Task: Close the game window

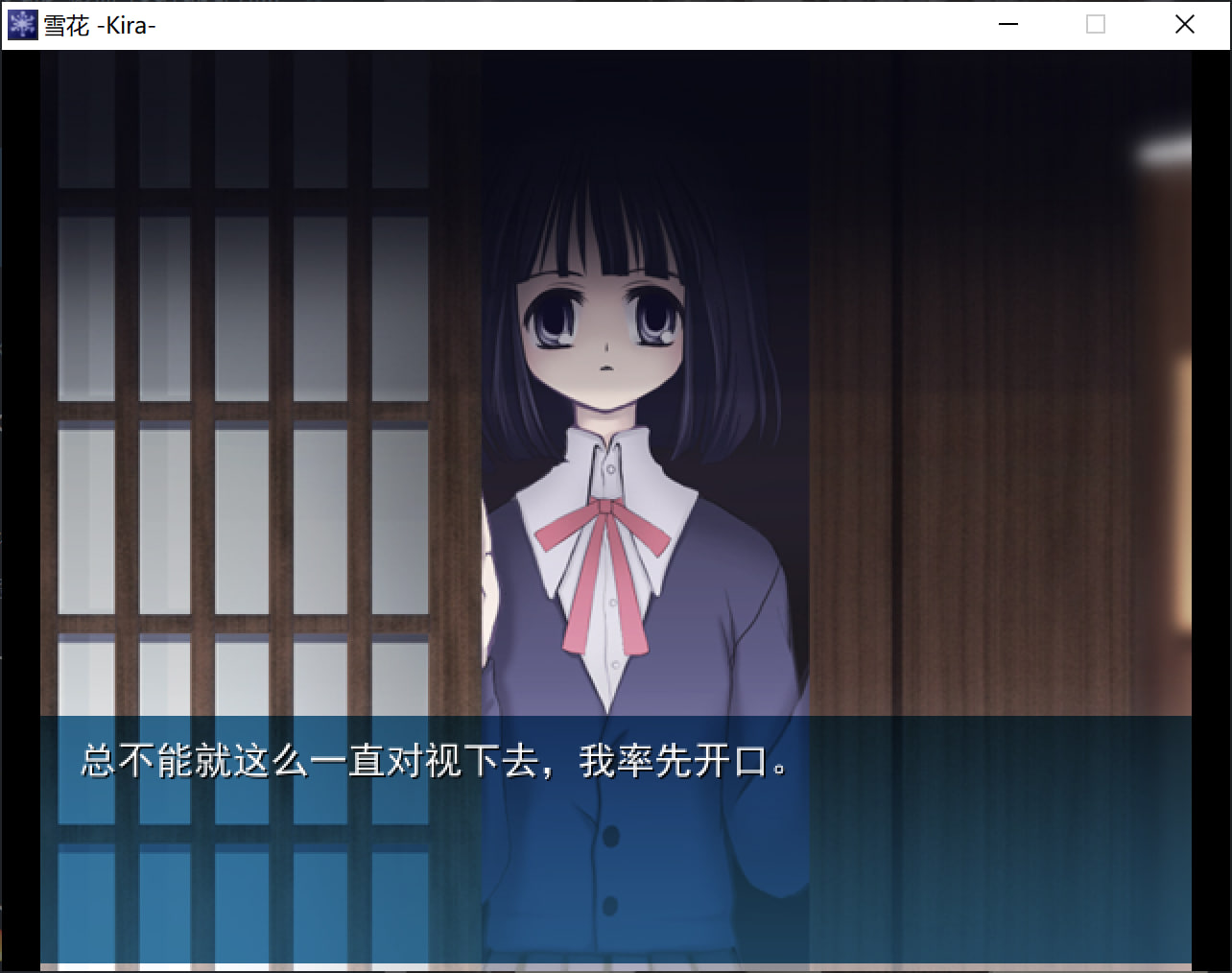Action: (1185, 25)
